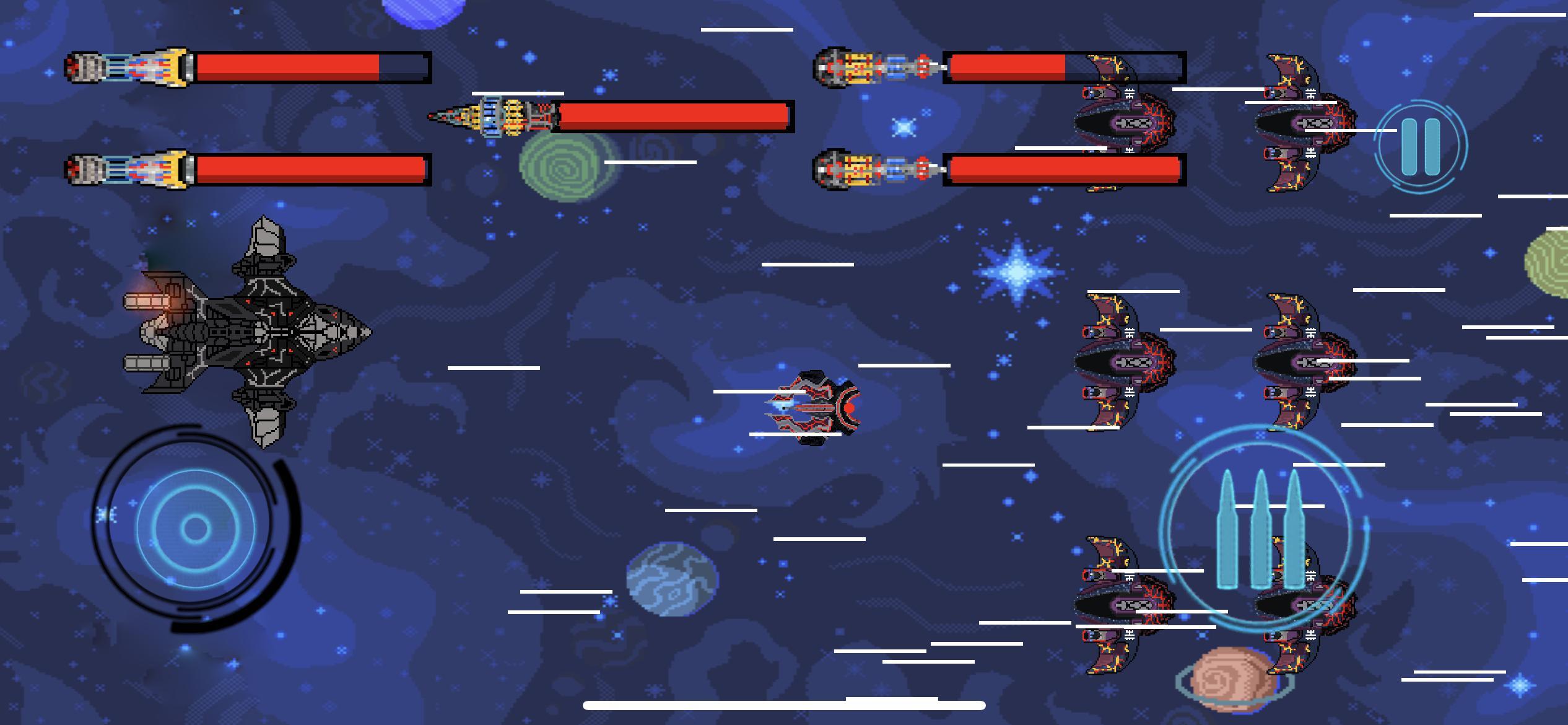
Task: Tap the home indicator bar at bottom
Action: pos(784,704)
